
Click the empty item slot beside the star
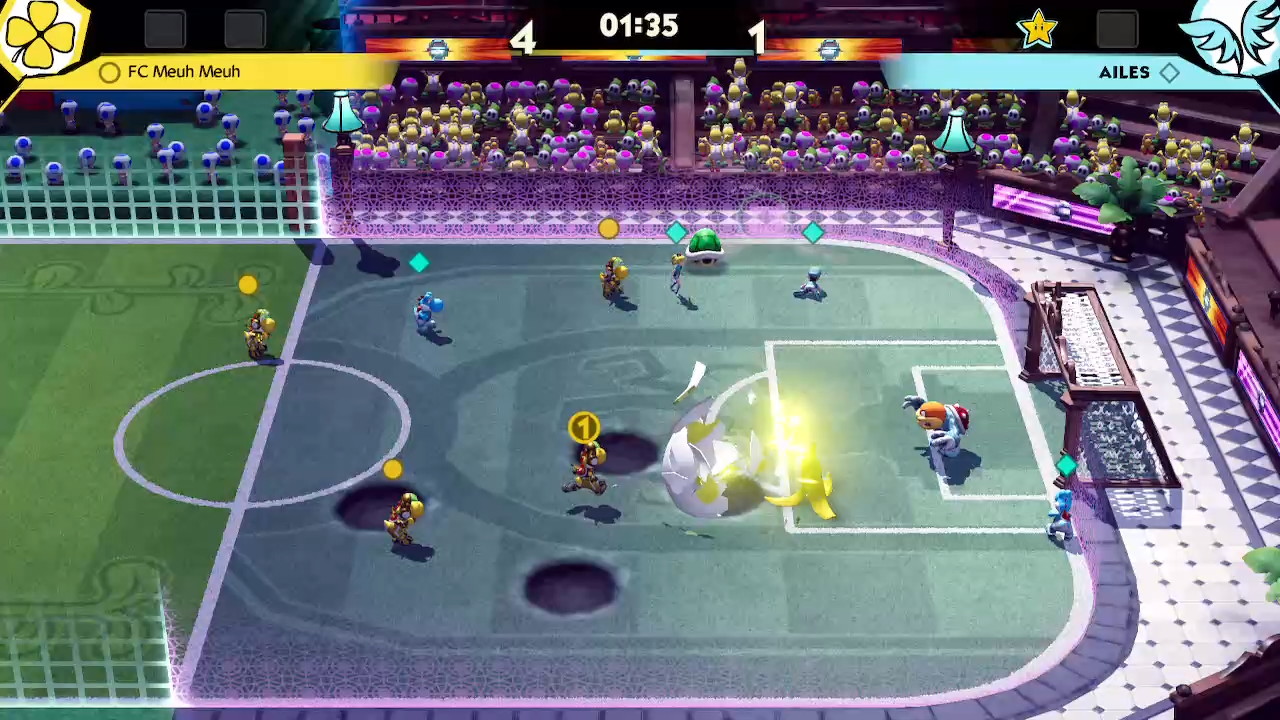point(1116,29)
